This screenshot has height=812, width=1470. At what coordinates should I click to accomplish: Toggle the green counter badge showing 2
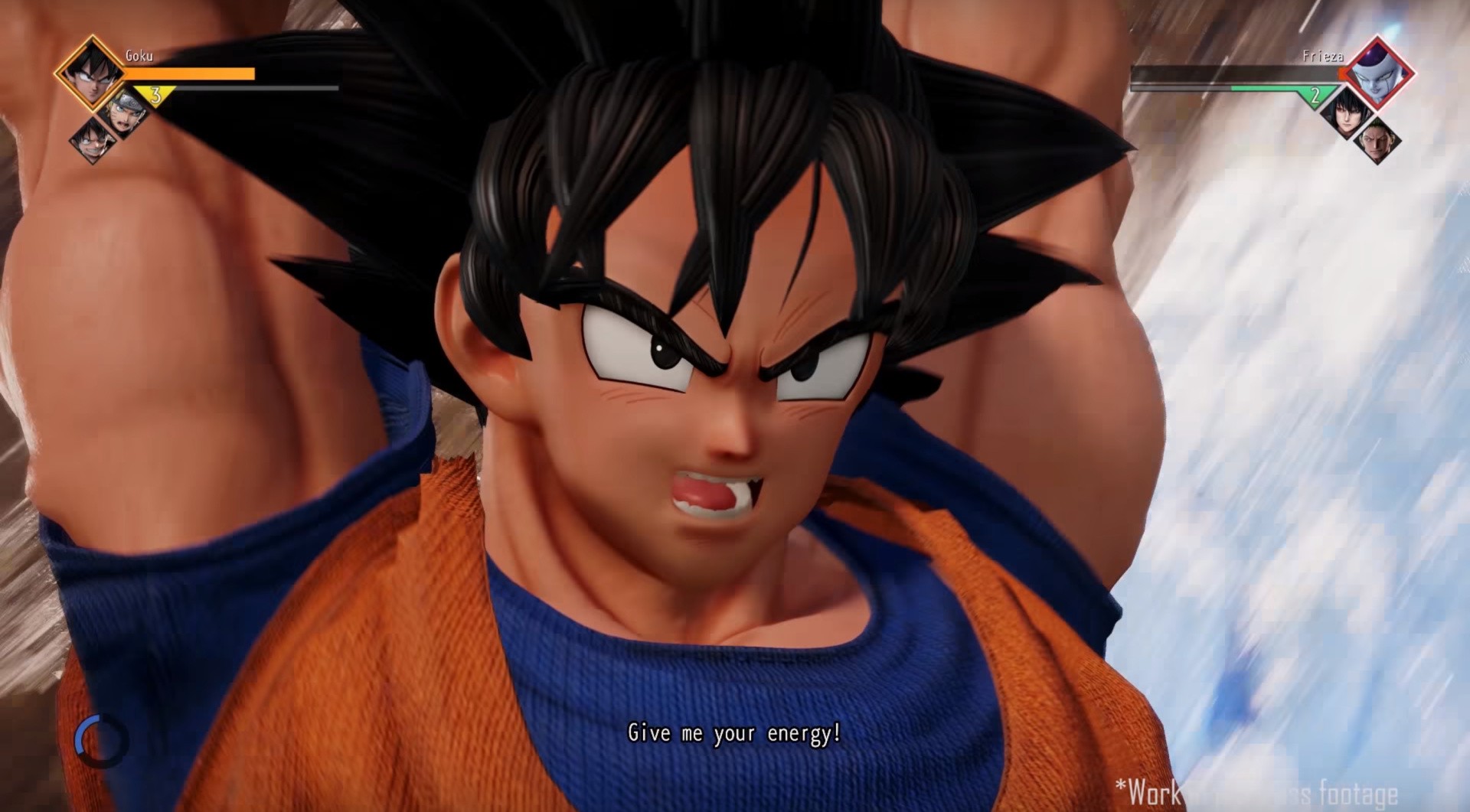coord(1316,96)
